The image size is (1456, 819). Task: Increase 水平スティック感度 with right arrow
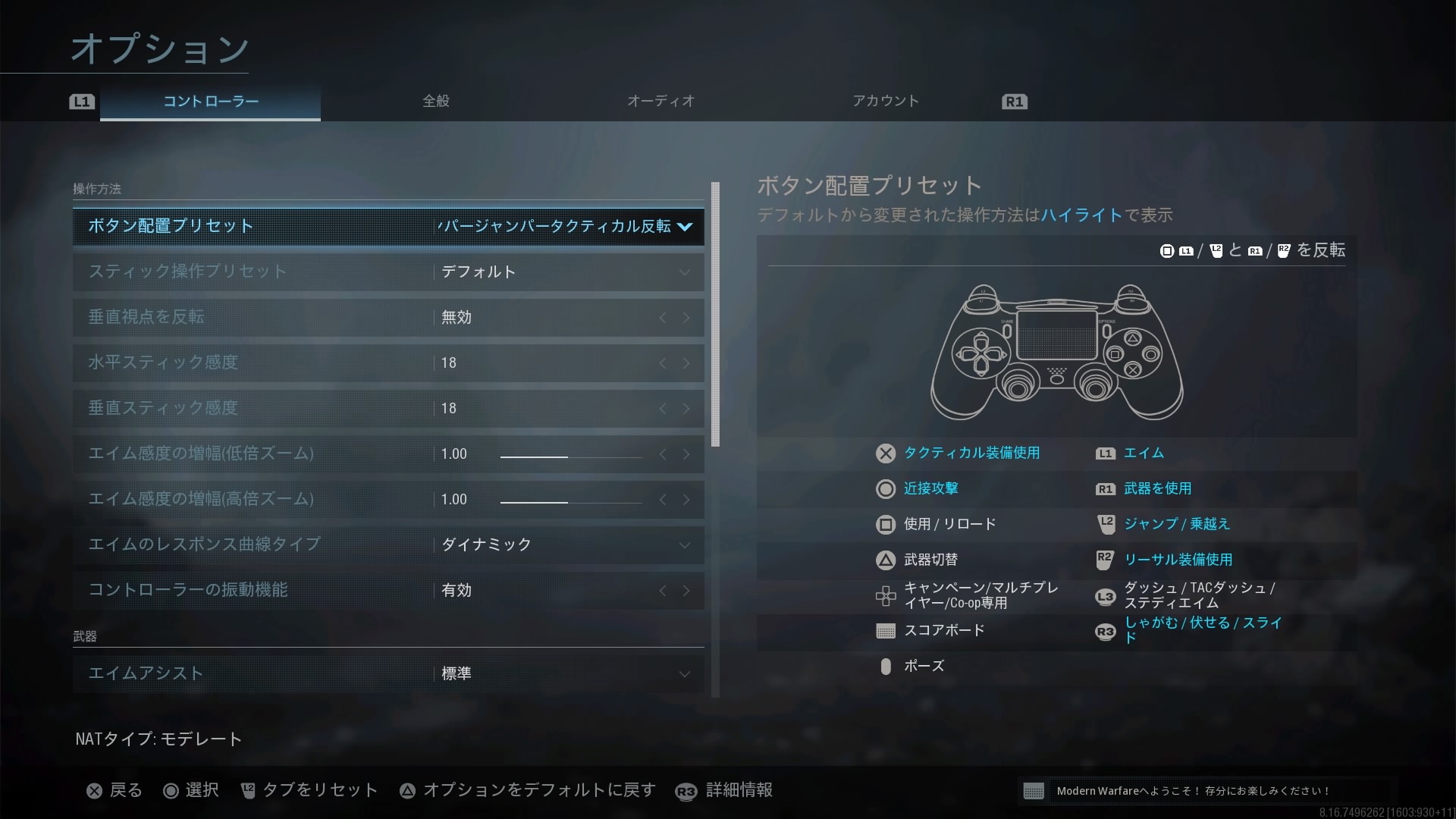(x=686, y=363)
